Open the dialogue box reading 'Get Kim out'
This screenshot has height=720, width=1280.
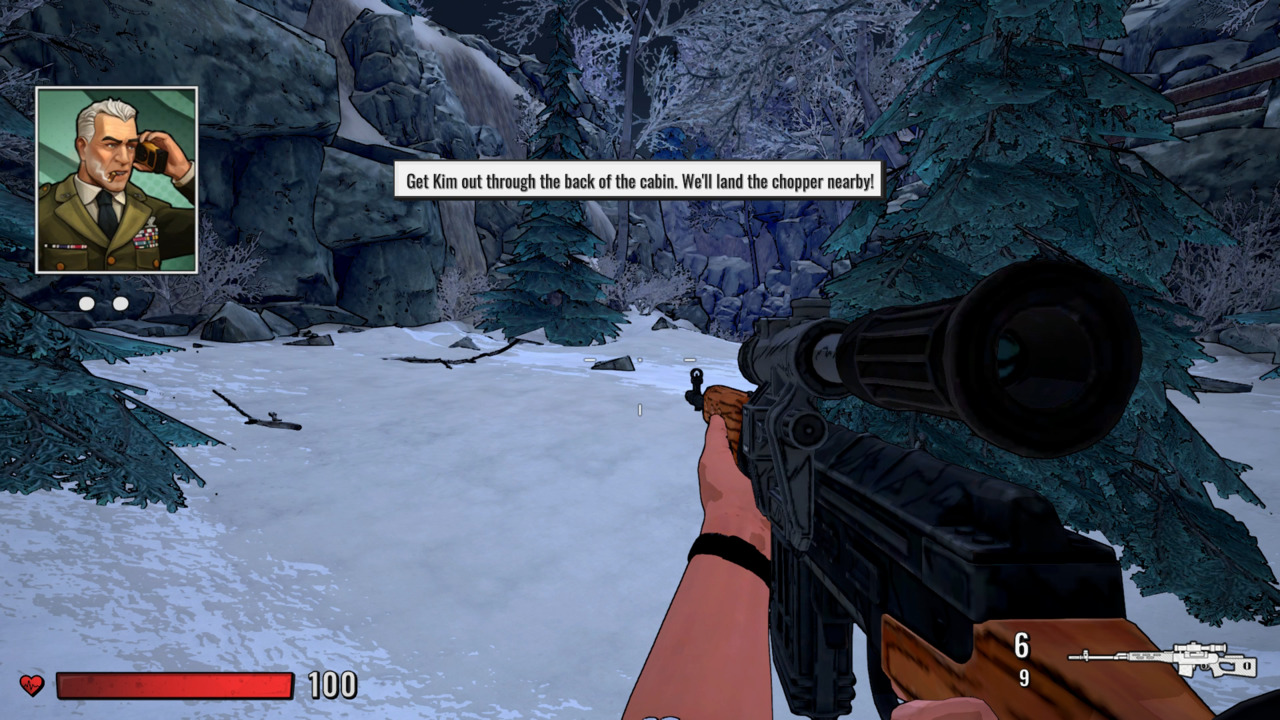[638, 183]
